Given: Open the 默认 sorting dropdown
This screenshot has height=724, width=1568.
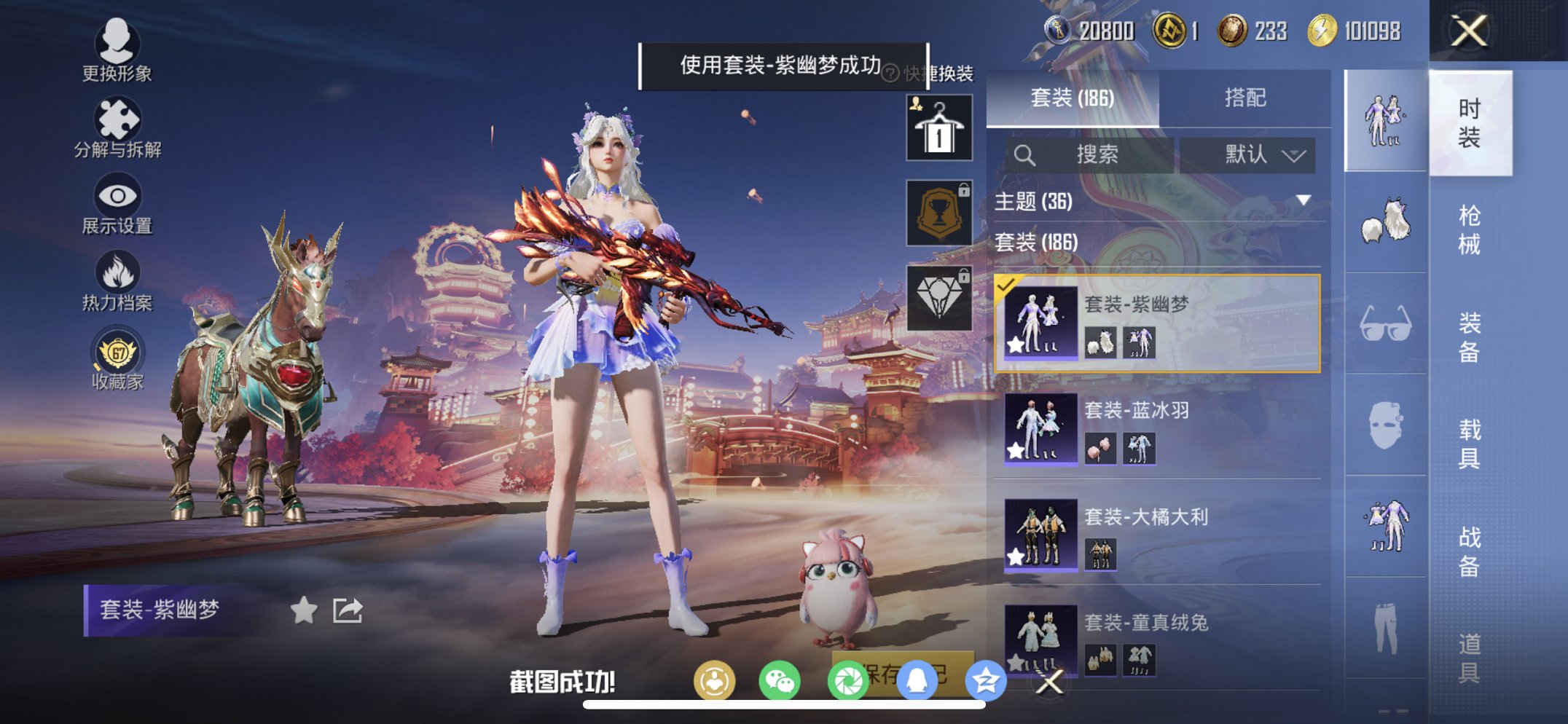Looking at the screenshot, I should point(1252,154).
